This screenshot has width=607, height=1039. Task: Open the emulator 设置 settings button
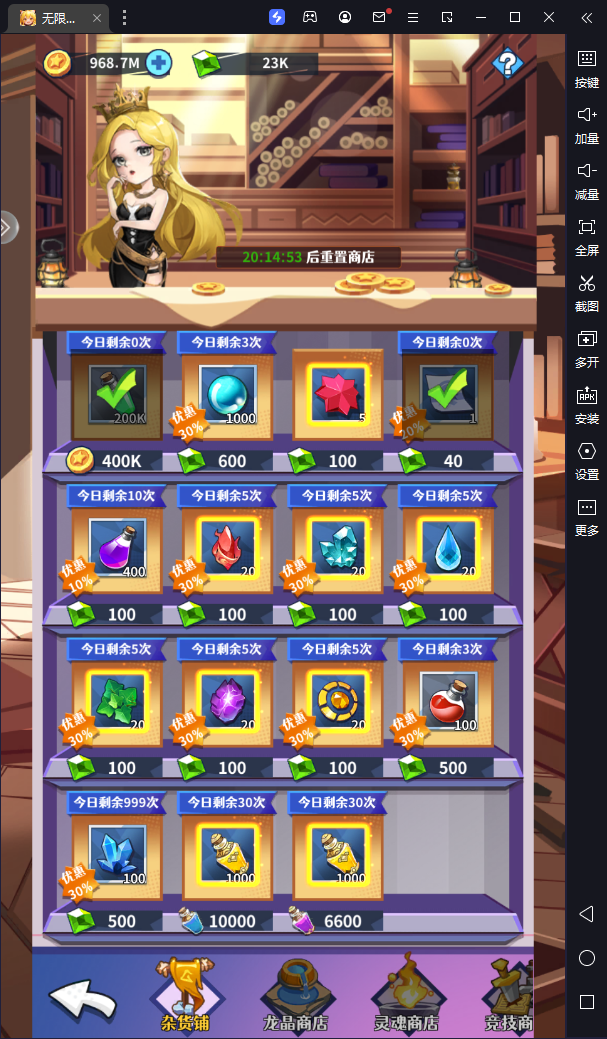pos(587,460)
